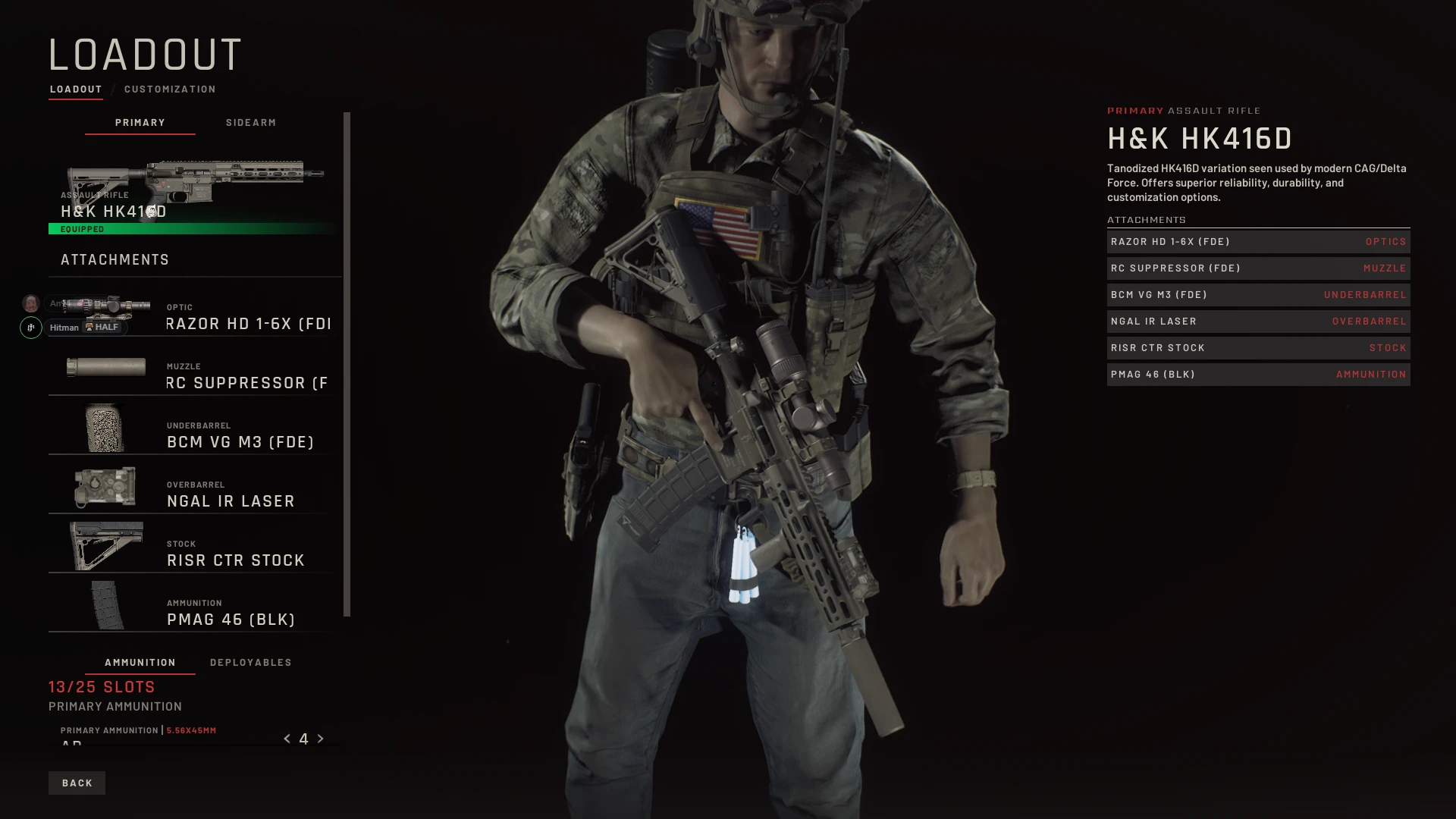Click the Hitman player status circle icon
Image resolution: width=1456 pixels, height=819 pixels.
30,328
